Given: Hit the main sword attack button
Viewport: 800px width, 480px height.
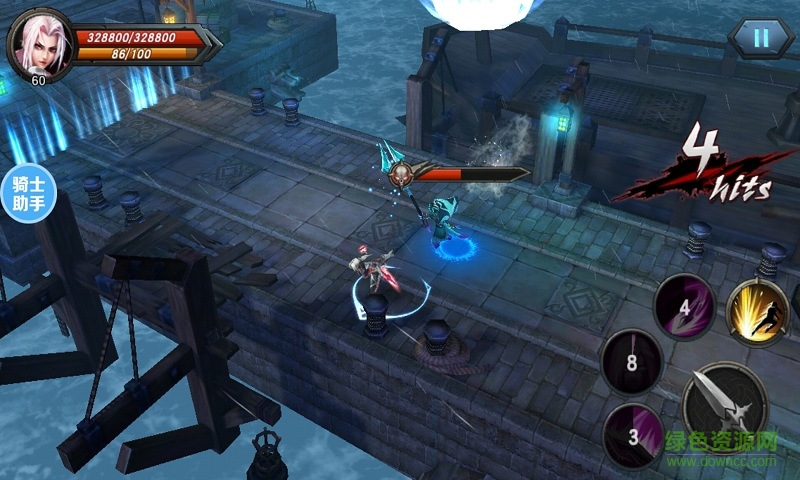Looking at the screenshot, I should coord(726,407).
